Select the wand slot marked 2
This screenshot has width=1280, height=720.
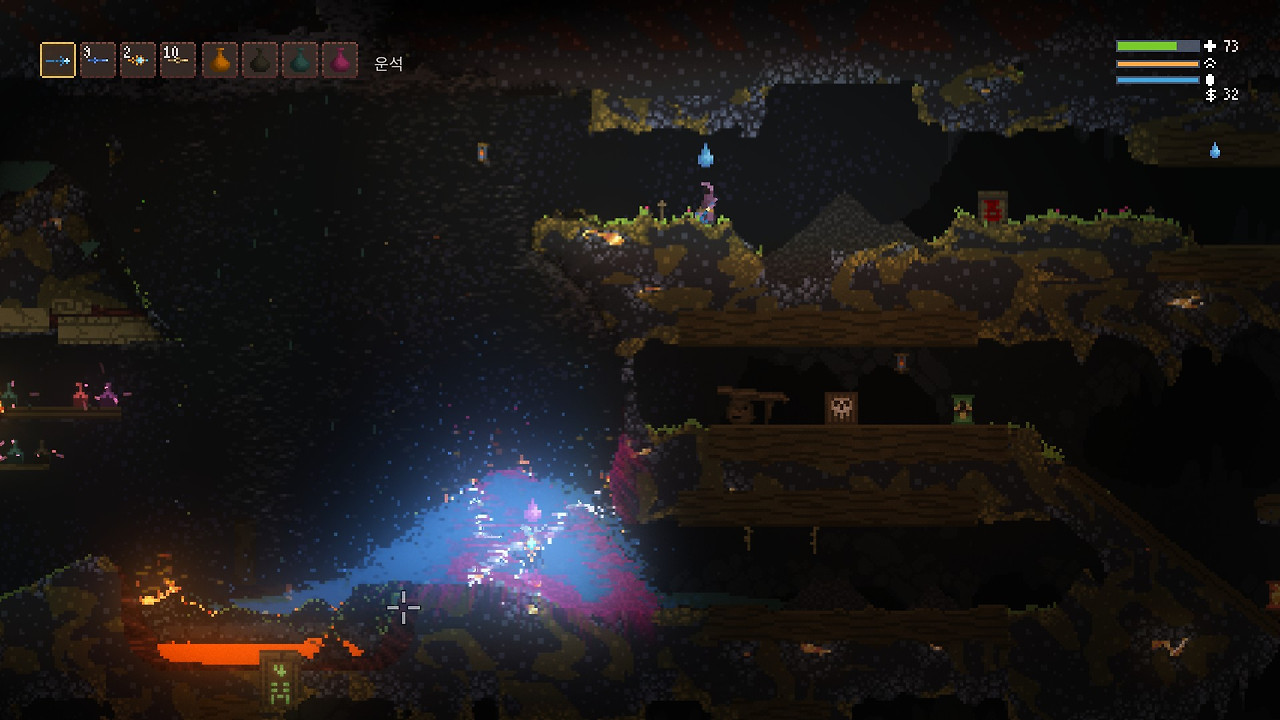coord(138,60)
